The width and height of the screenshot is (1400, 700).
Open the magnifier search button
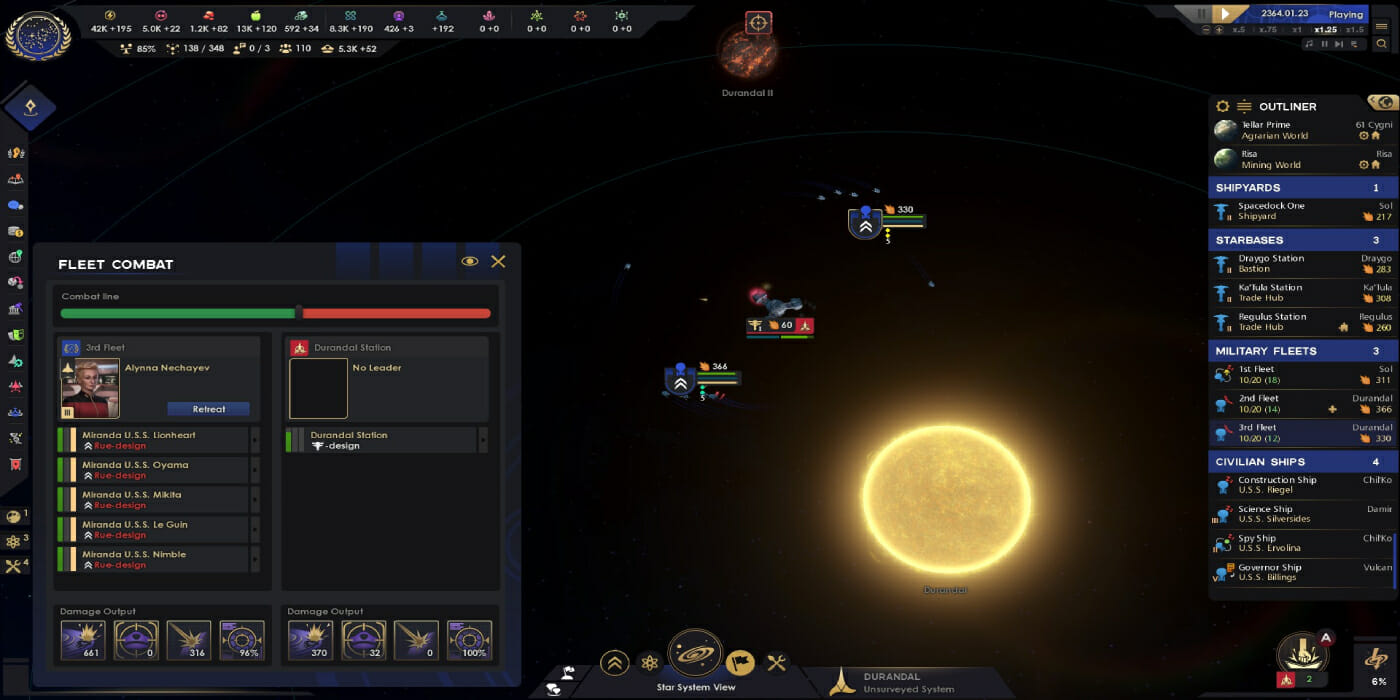(1381, 44)
